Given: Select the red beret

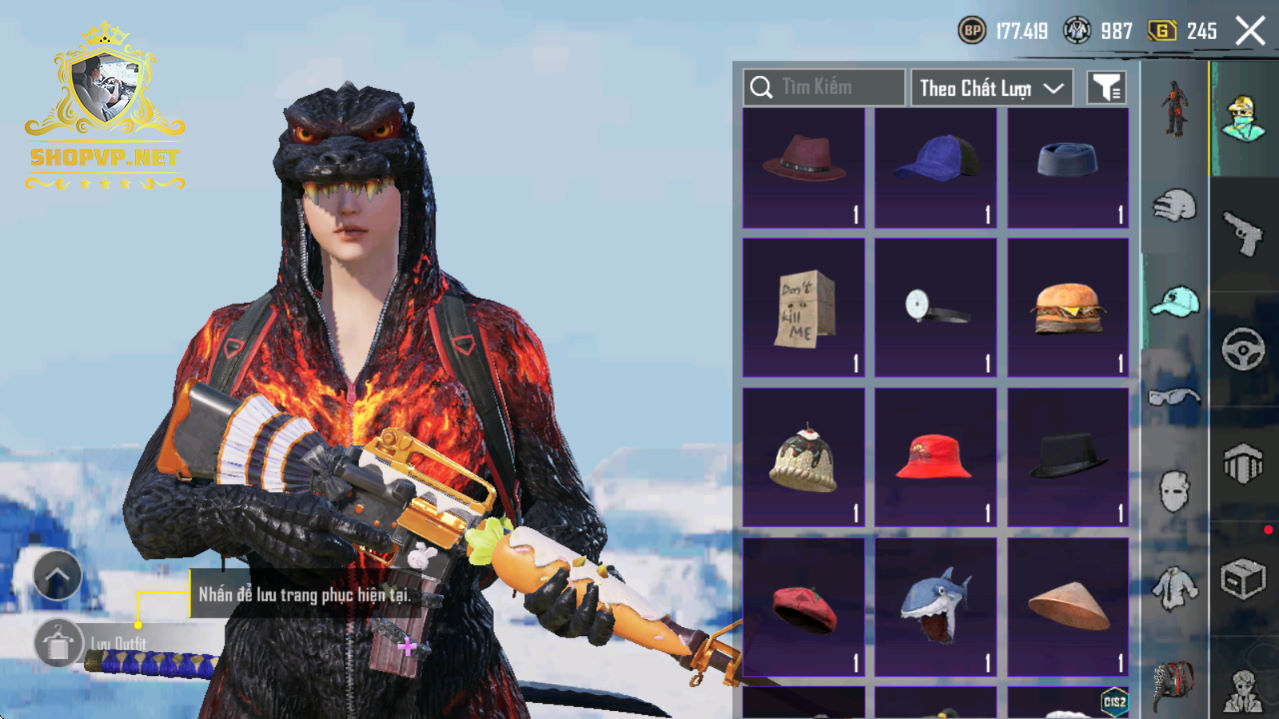Looking at the screenshot, I should pyautogui.click(x=803, y=607).
